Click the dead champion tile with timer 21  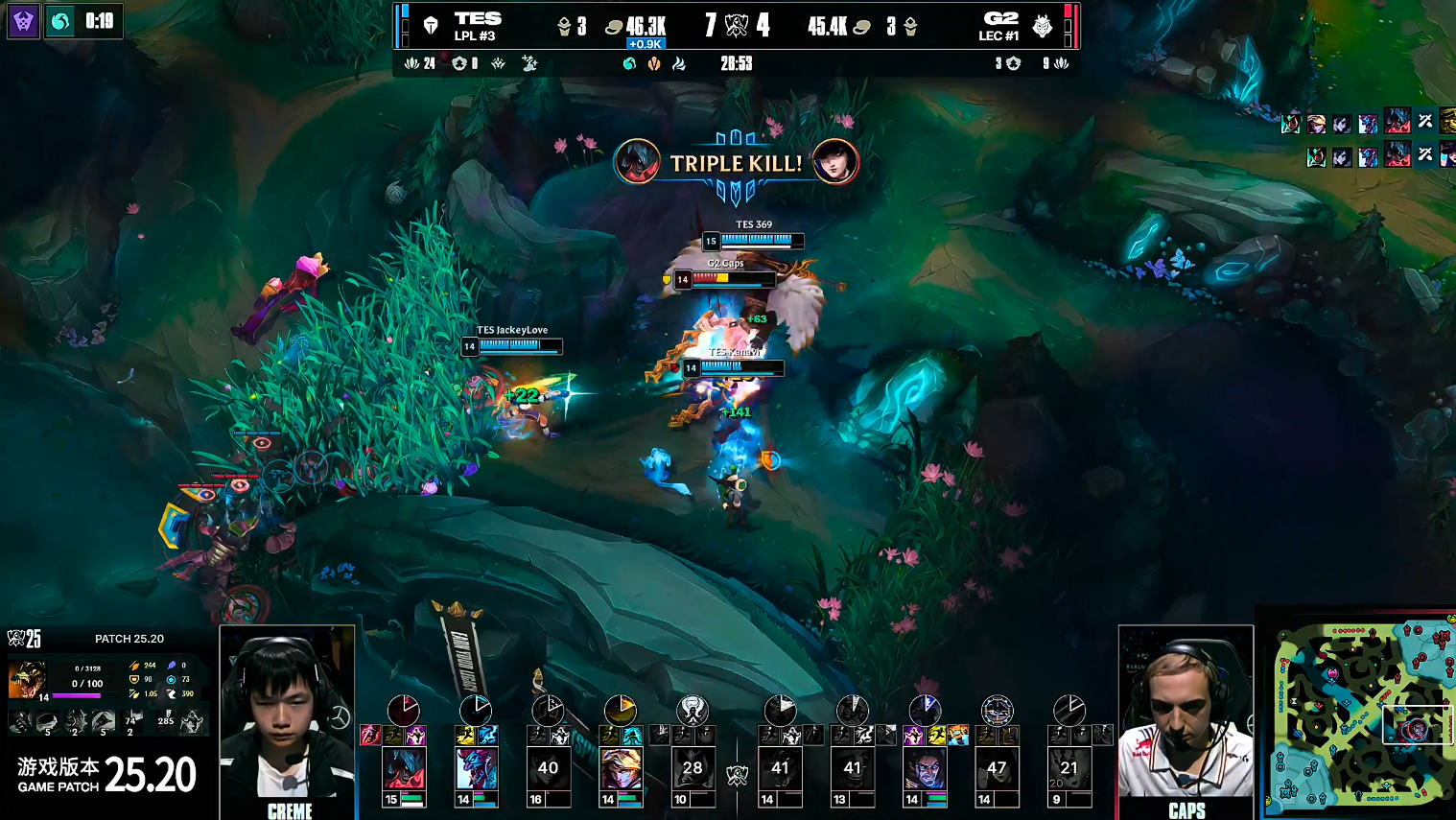point(1069,769)
